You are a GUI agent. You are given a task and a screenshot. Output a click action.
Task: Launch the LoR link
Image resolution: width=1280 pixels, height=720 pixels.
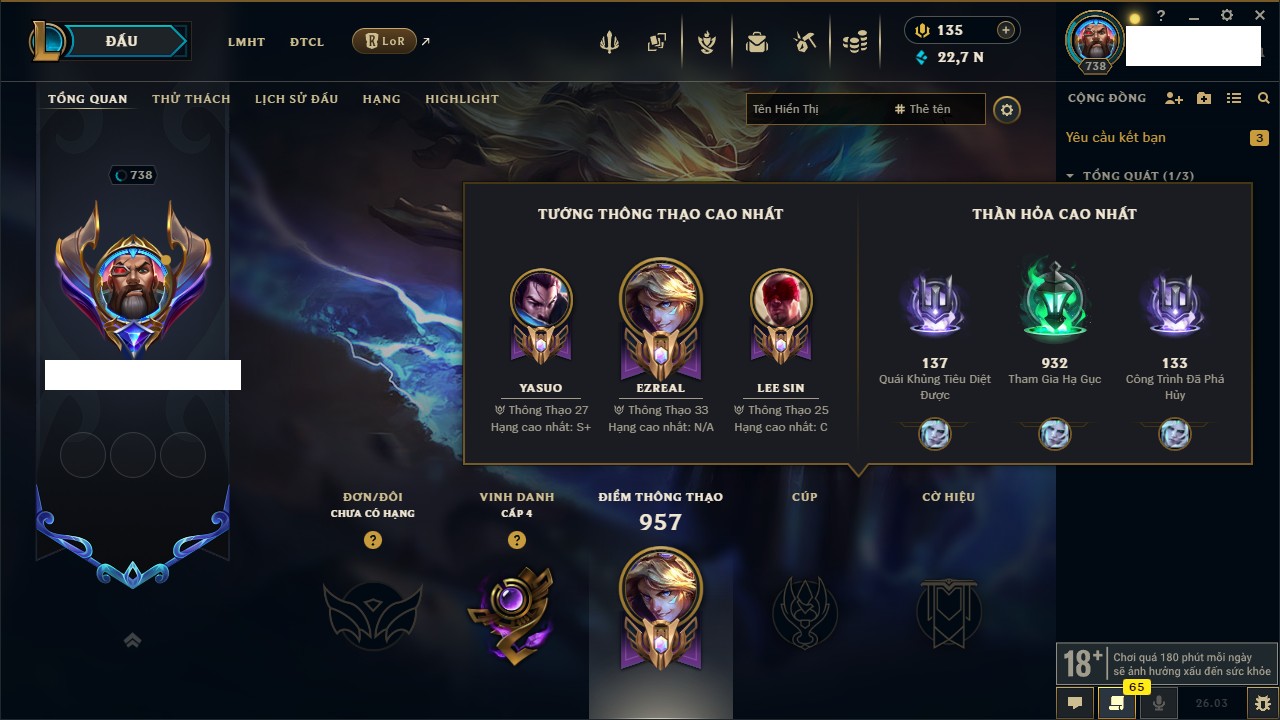pyautogui.click(x=385, y=41)
